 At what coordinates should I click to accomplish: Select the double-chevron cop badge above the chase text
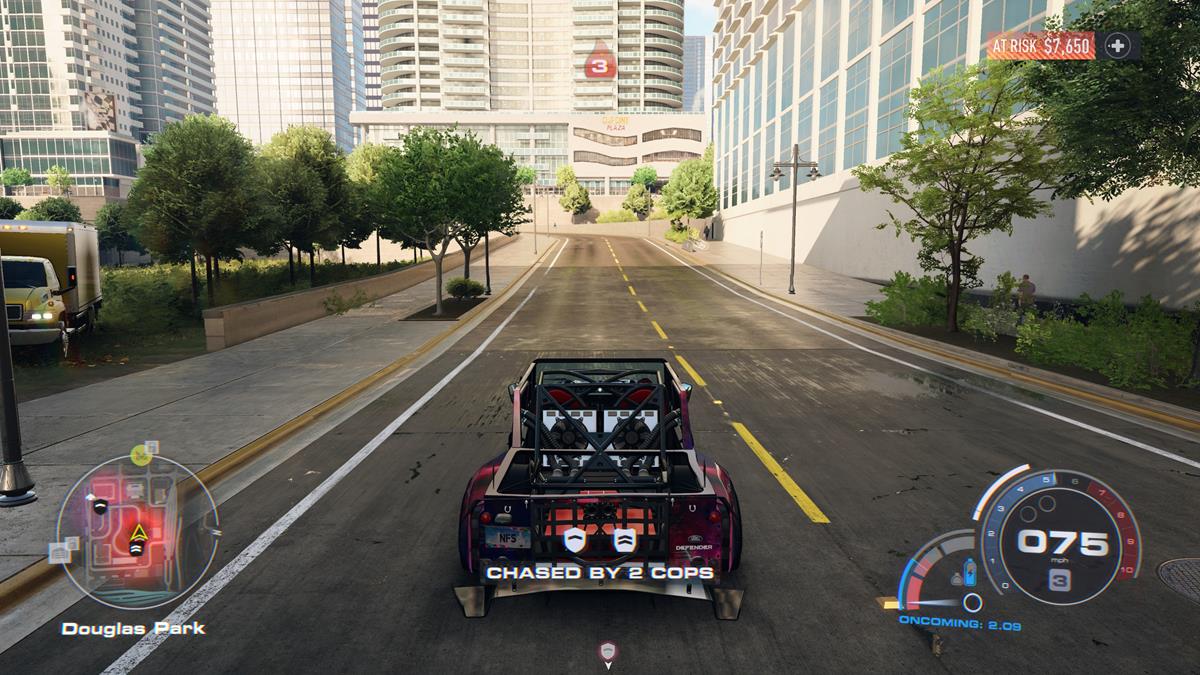pyautogui.click(x=624, y=540)
